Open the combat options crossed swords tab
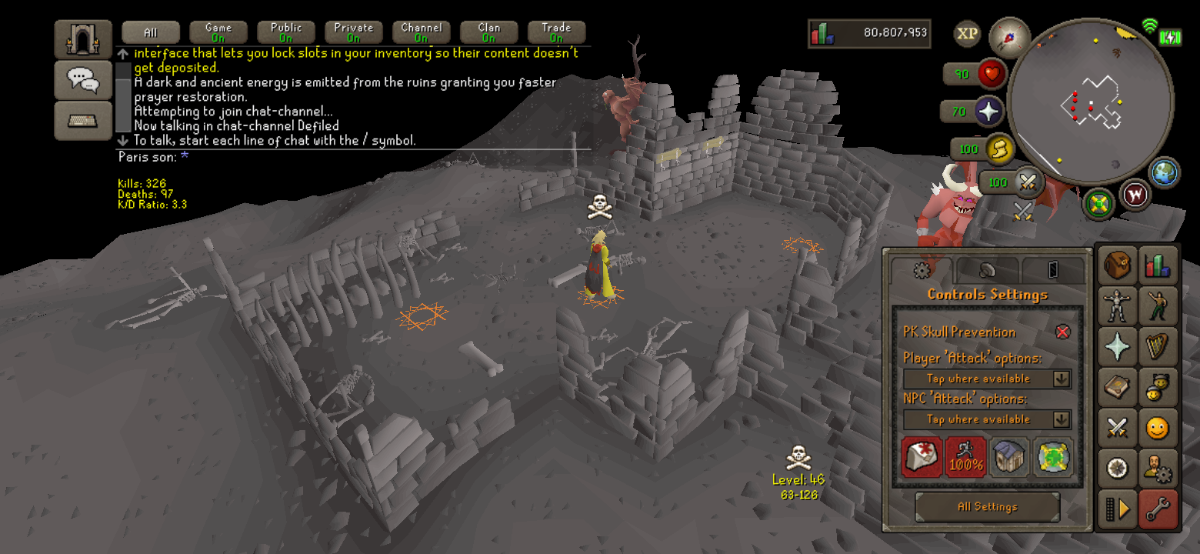This screenshot has height=554, width=1200. pos(1118,427)
